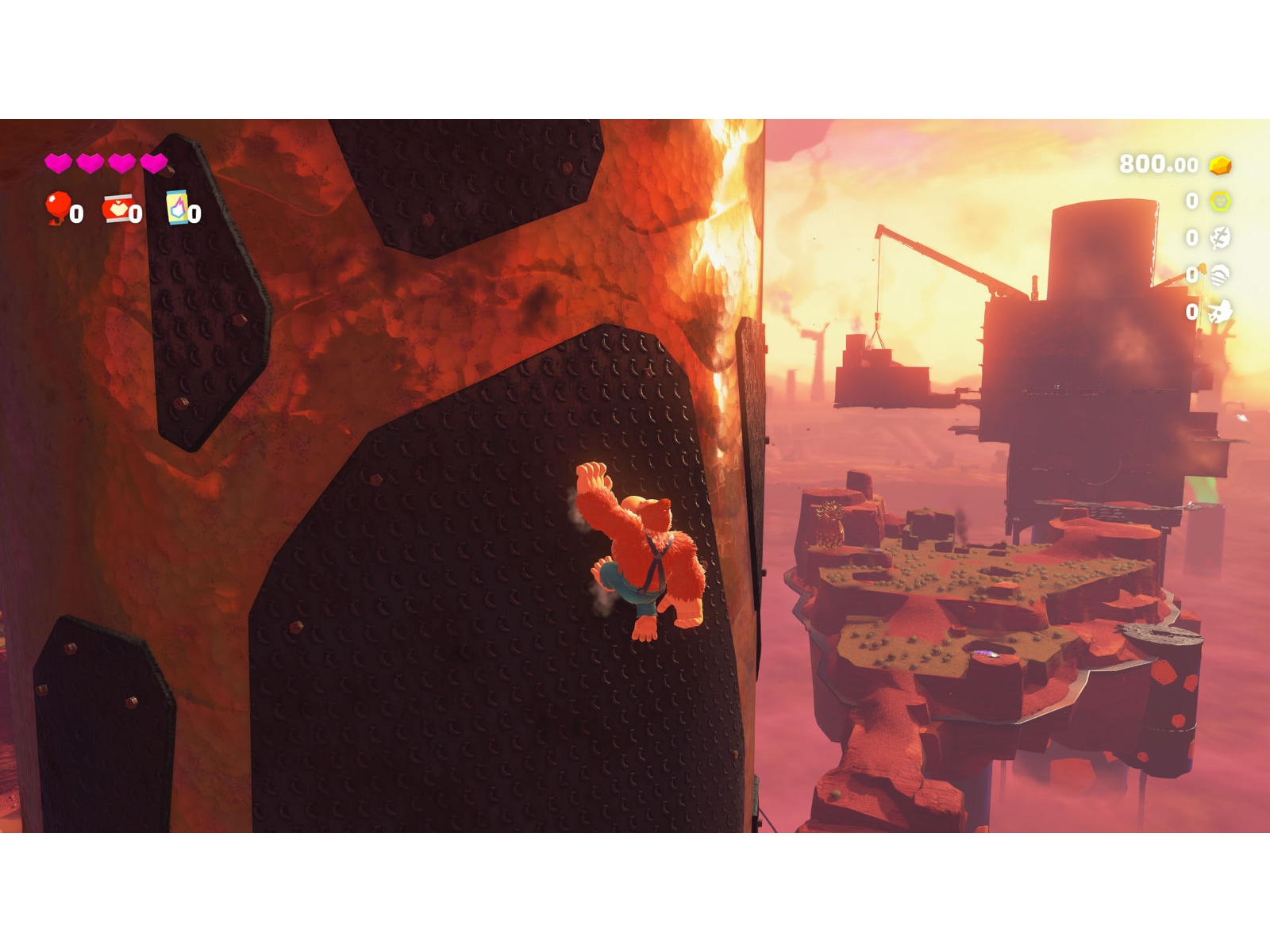Select the yellow Banandium Gem counter icon

click(x=1220, y=202)
